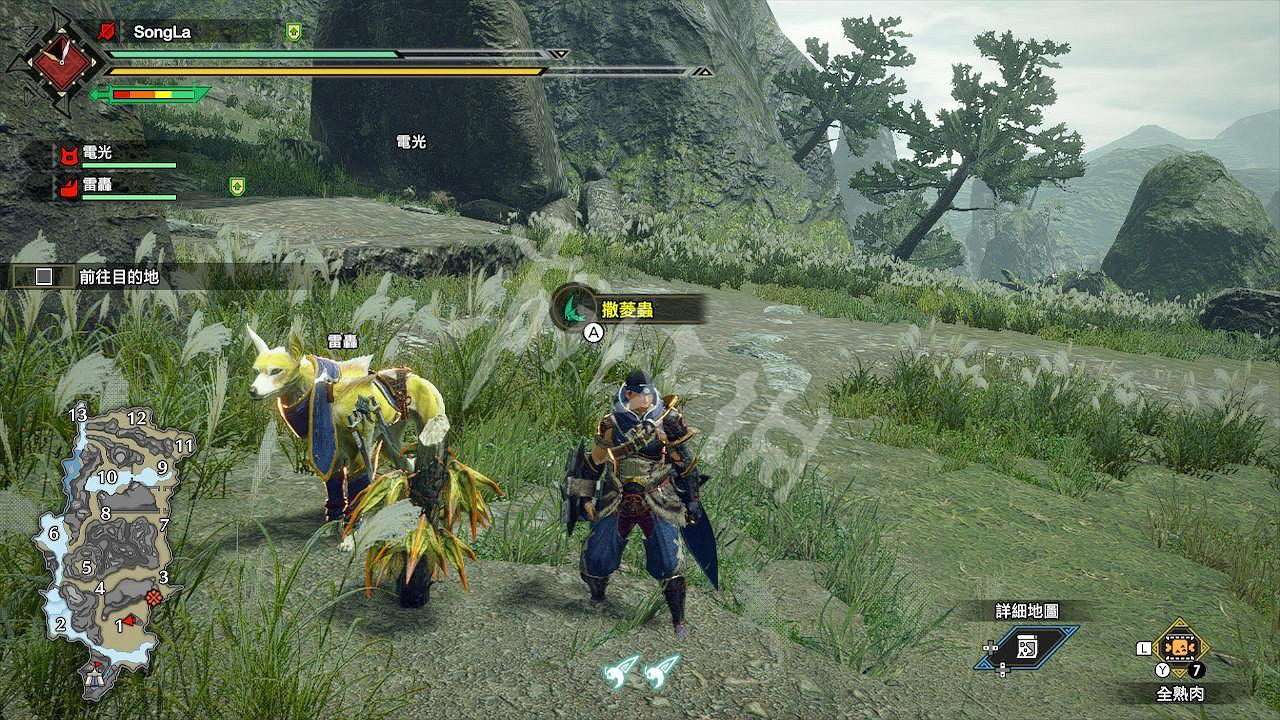
Task: Click the shield buff icon near 雷轟 bar
Action: tap(235, 187)
